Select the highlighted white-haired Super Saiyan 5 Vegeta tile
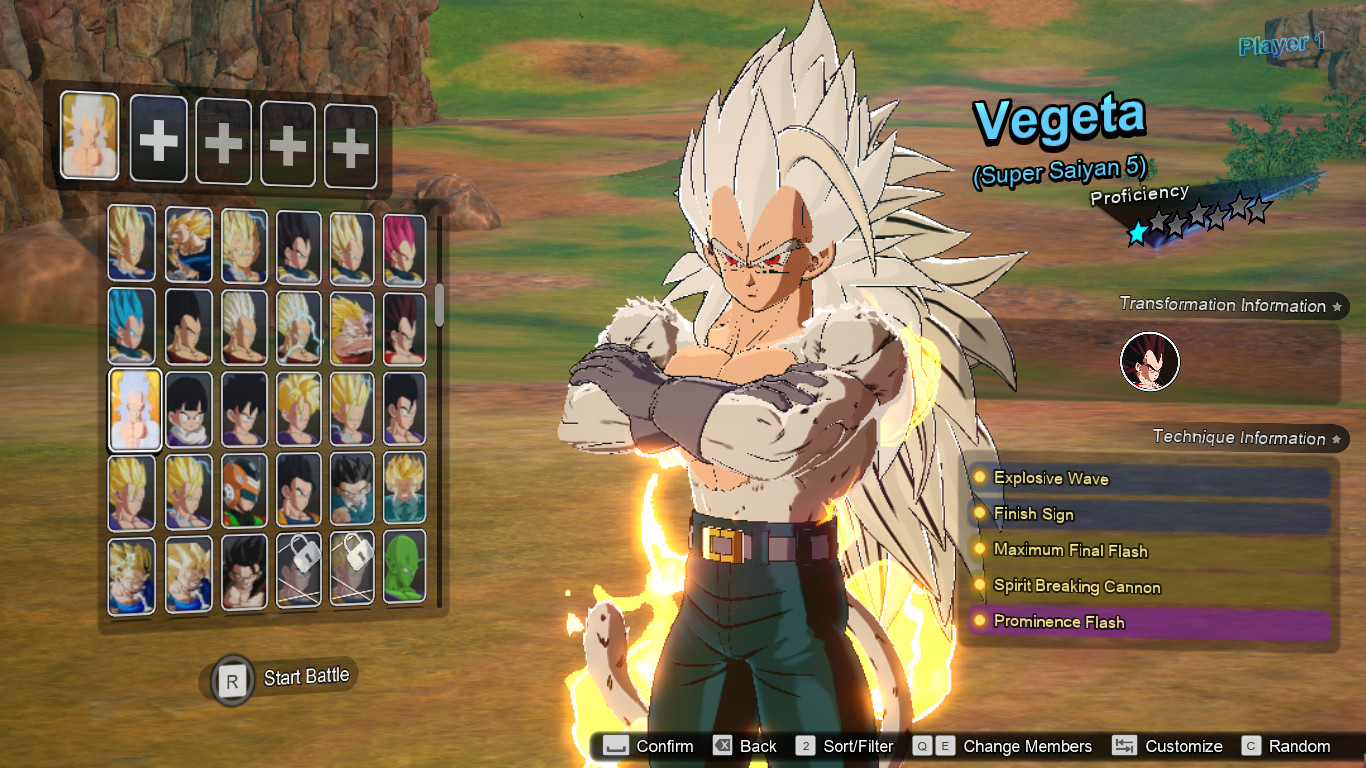 click(x=135, y=409)
